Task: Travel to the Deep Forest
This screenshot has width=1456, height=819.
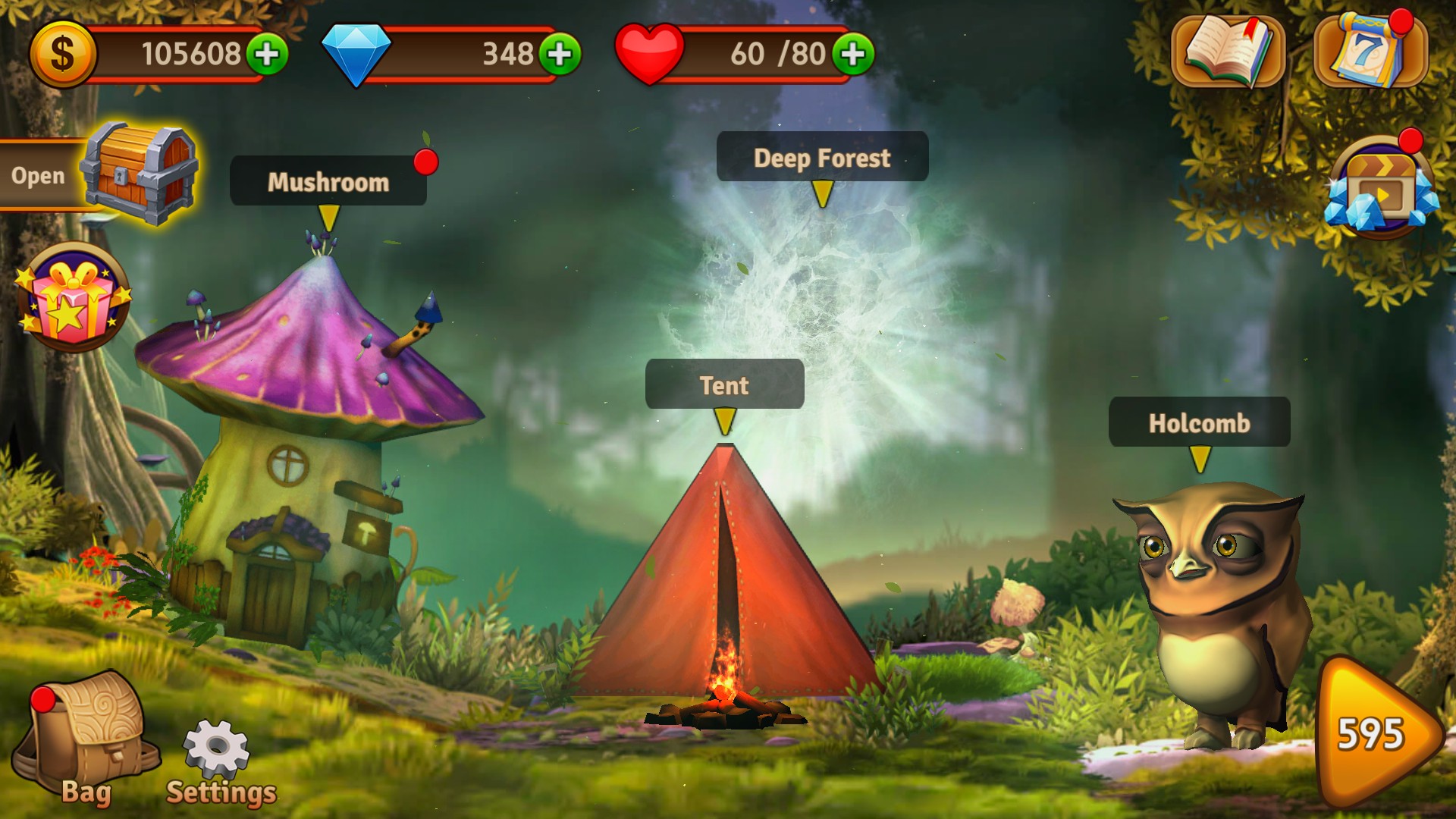Action: (822, 158)
